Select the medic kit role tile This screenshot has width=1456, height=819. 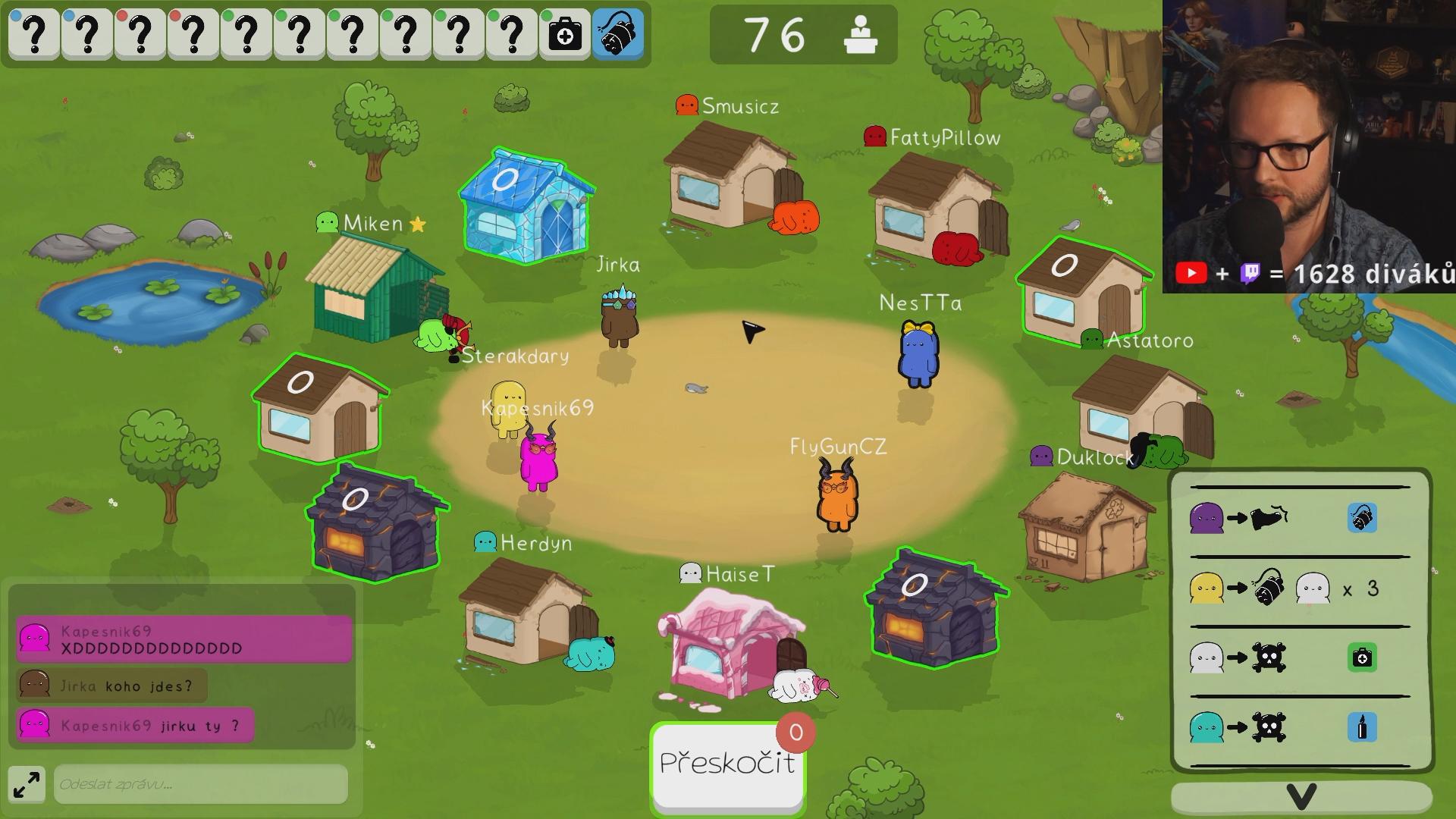(565, 34)
